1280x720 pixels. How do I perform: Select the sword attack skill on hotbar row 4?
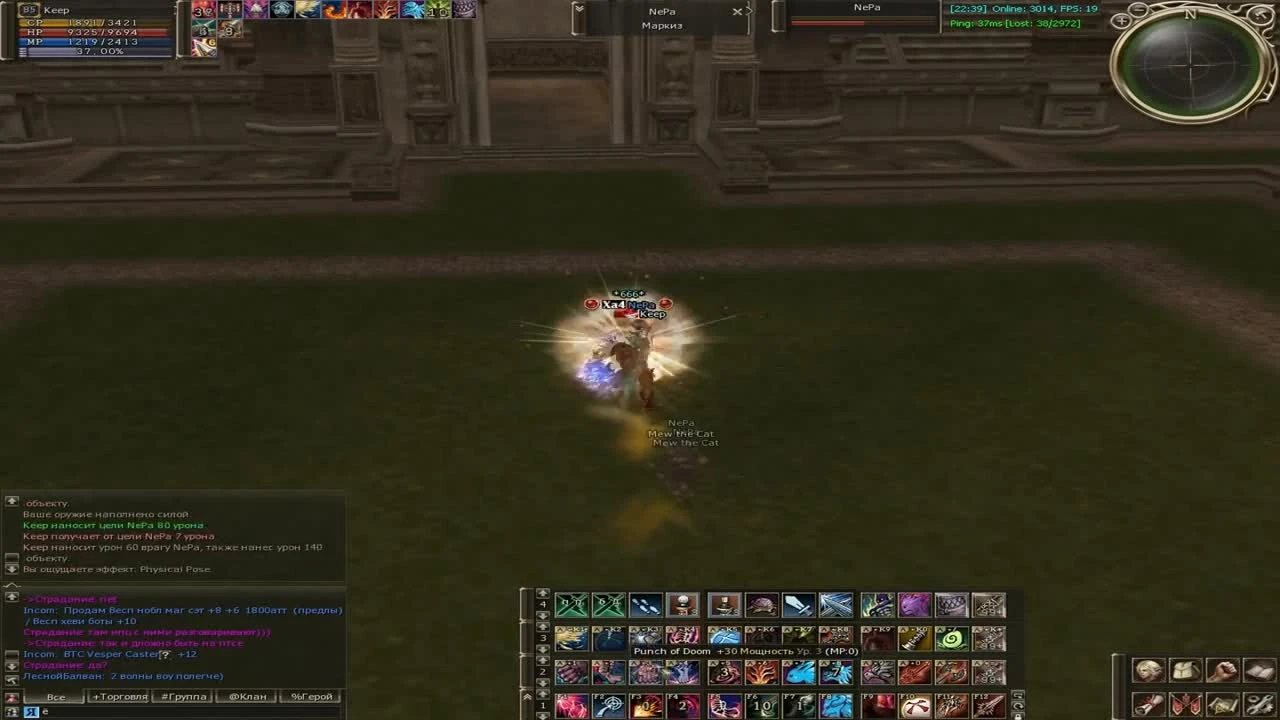[x=796, y=605]
